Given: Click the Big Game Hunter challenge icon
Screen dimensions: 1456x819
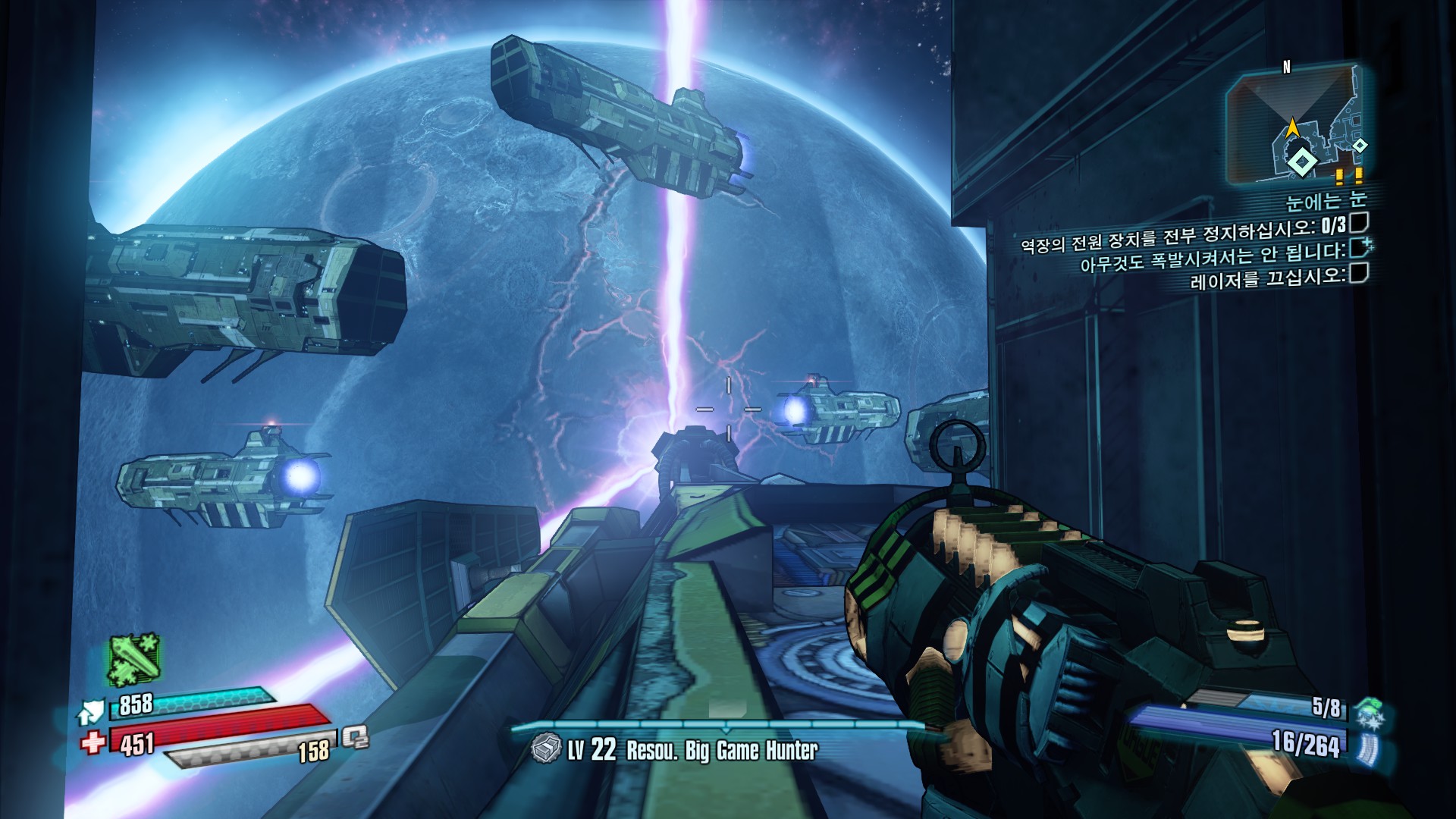Looking at the screenshot, I should click(x=545, y=749).
